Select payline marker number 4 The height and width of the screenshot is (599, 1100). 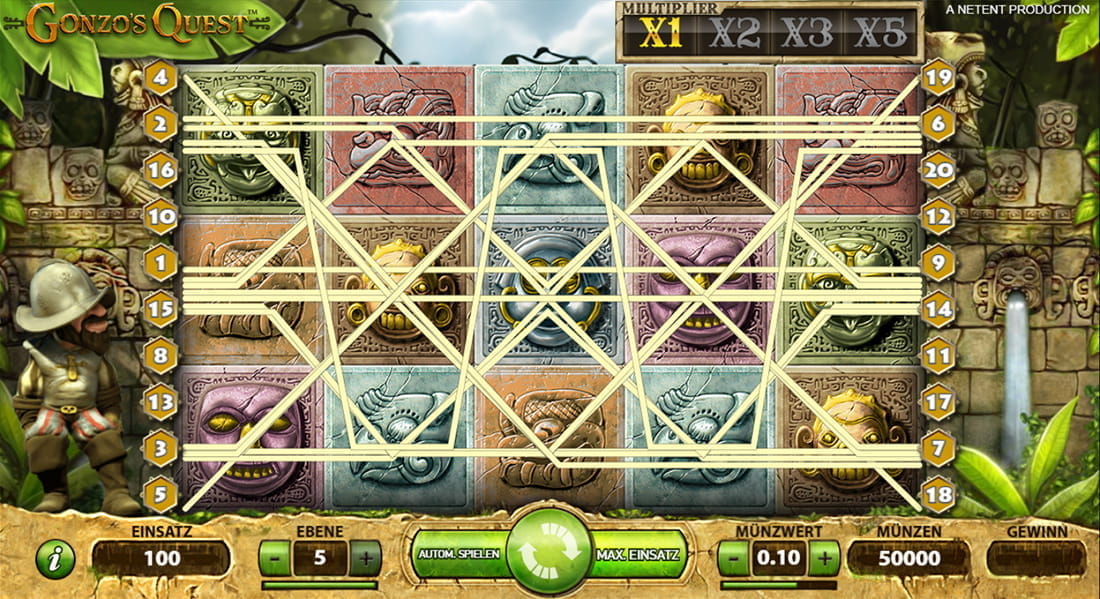160,77
